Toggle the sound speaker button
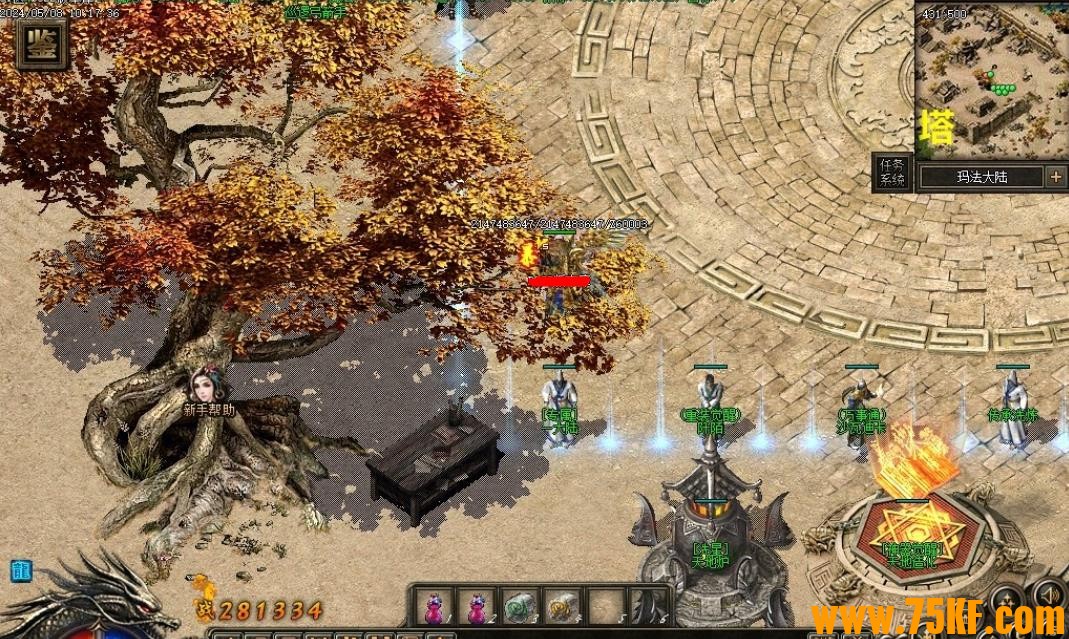The height and width of the screenshot is (639, 1069). (1048, 593)
